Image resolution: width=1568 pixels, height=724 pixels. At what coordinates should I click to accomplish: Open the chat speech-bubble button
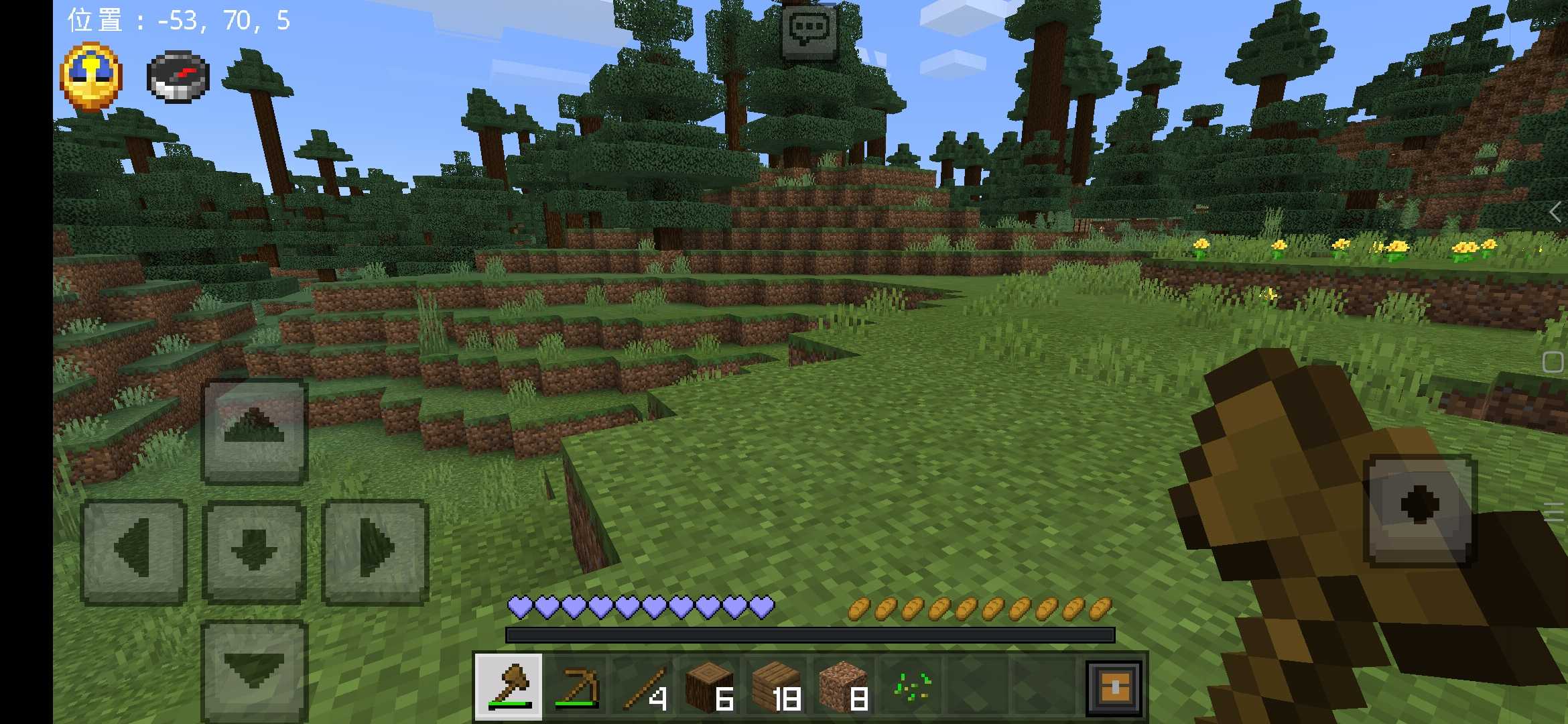pyautogui.click(x=809, y=30)
